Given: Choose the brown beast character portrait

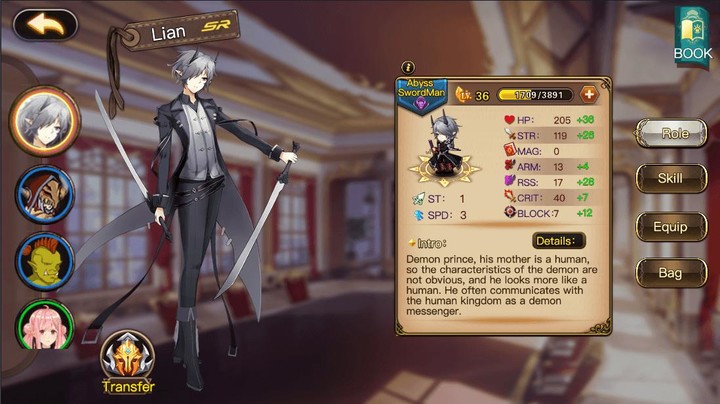Looking at the screenshot, I should click(44, 192).
